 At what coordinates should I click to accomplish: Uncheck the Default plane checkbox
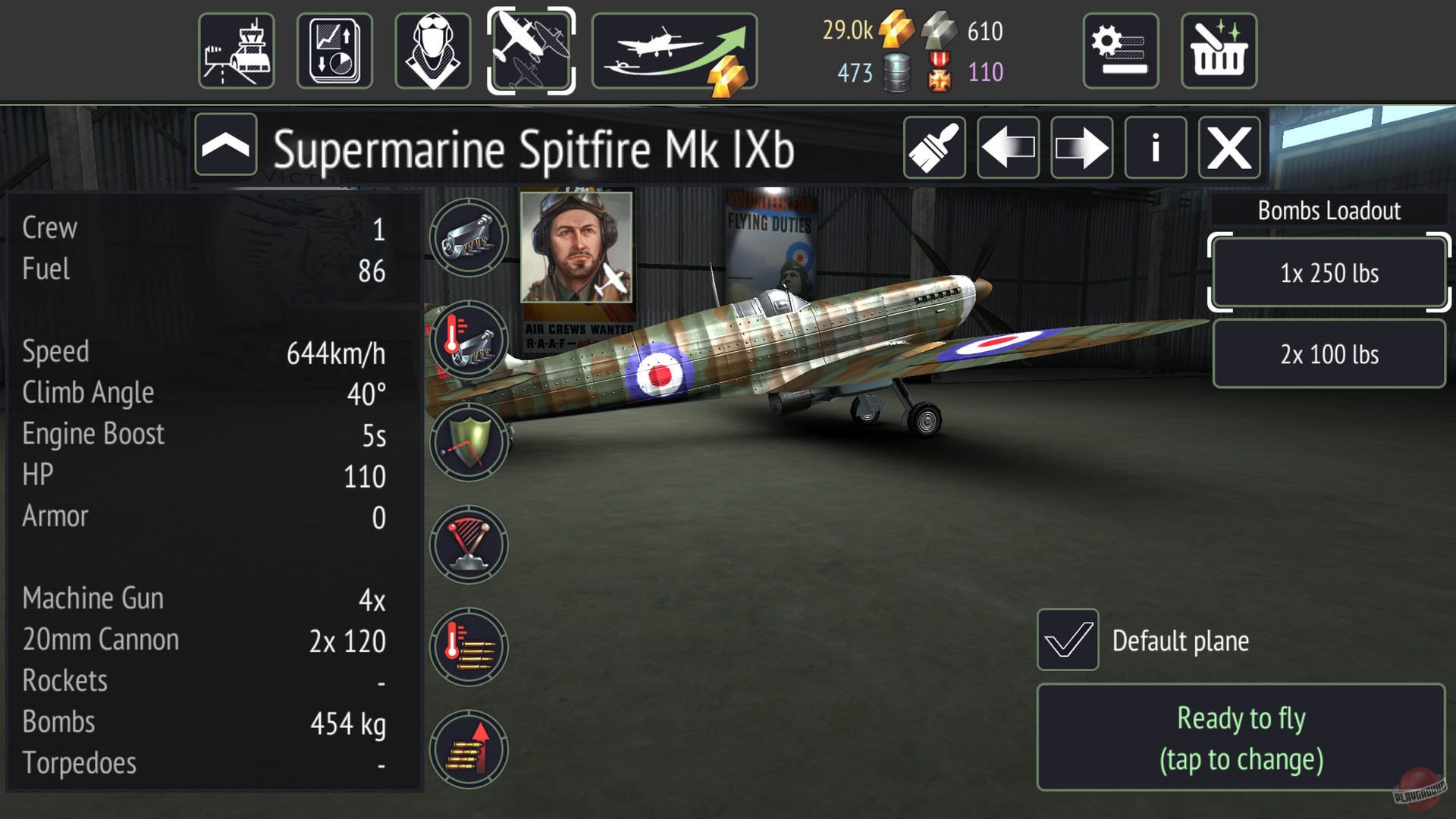1068,641
